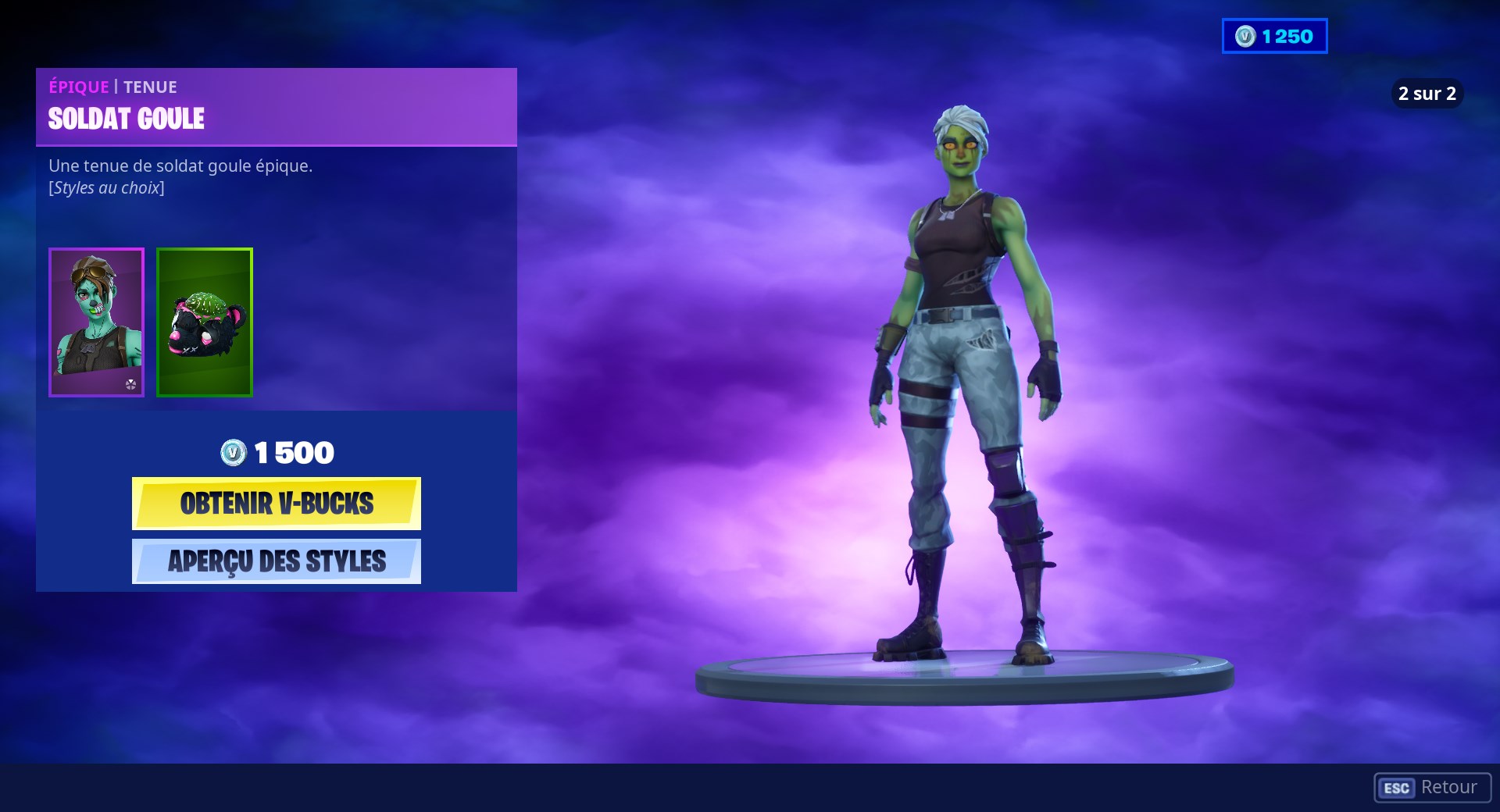The width and height of the screenshot is (1500, 812).
Task: Click the ÉPIQUE | TENUE header tab
Action: point(112,87)
